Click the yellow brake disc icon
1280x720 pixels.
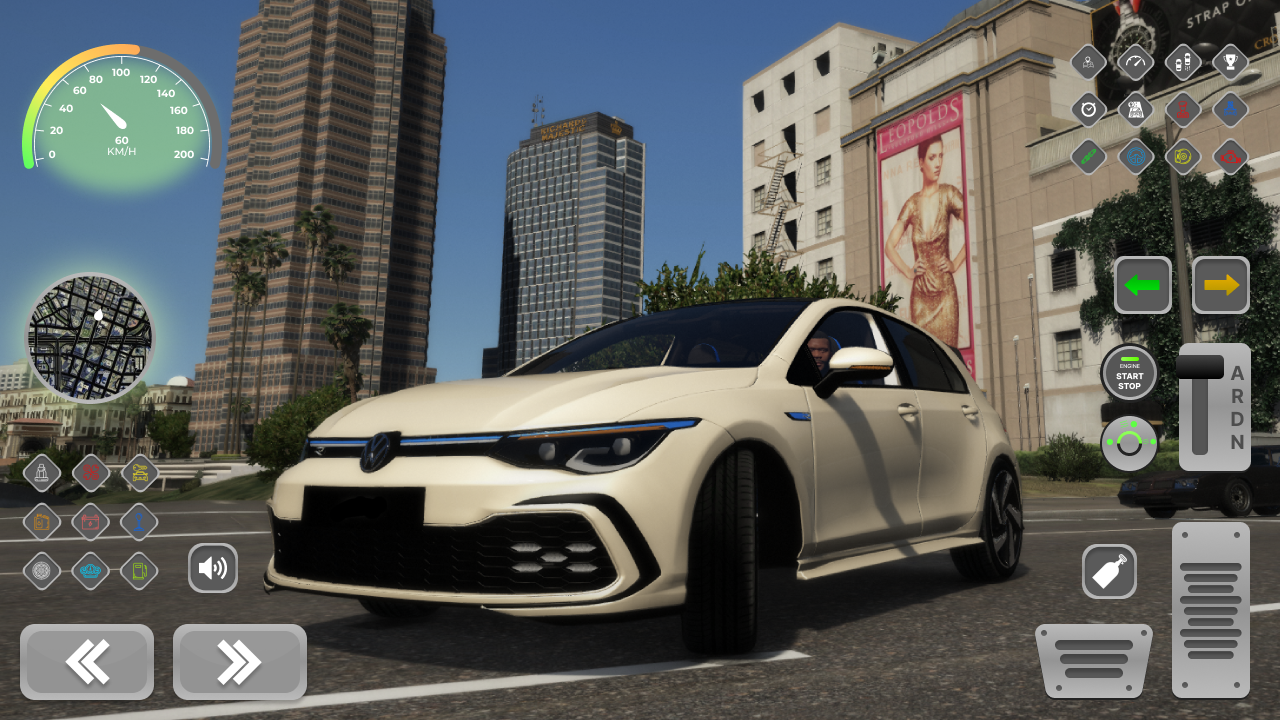1183,157
